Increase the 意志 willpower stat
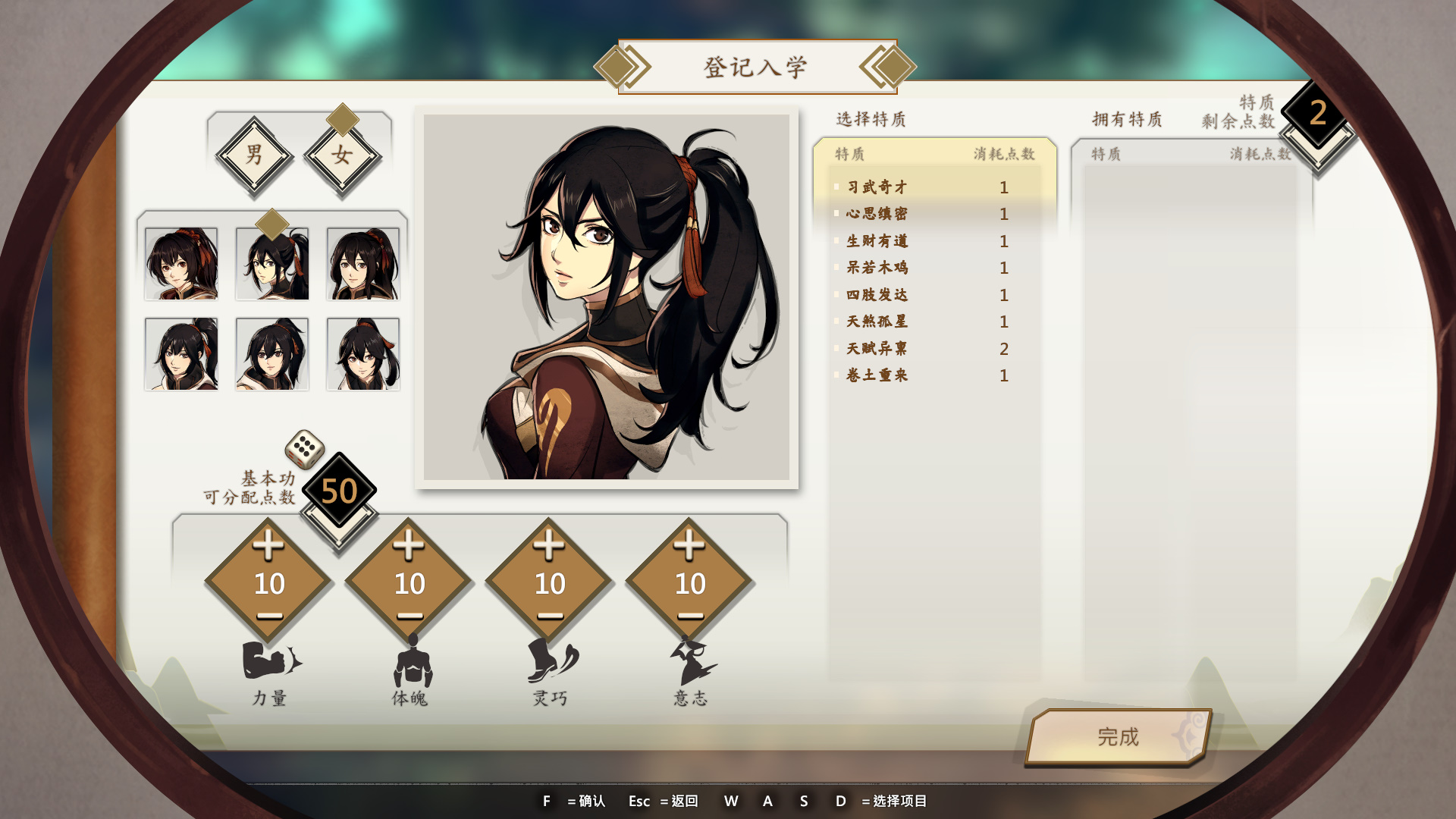 (689, 545)
